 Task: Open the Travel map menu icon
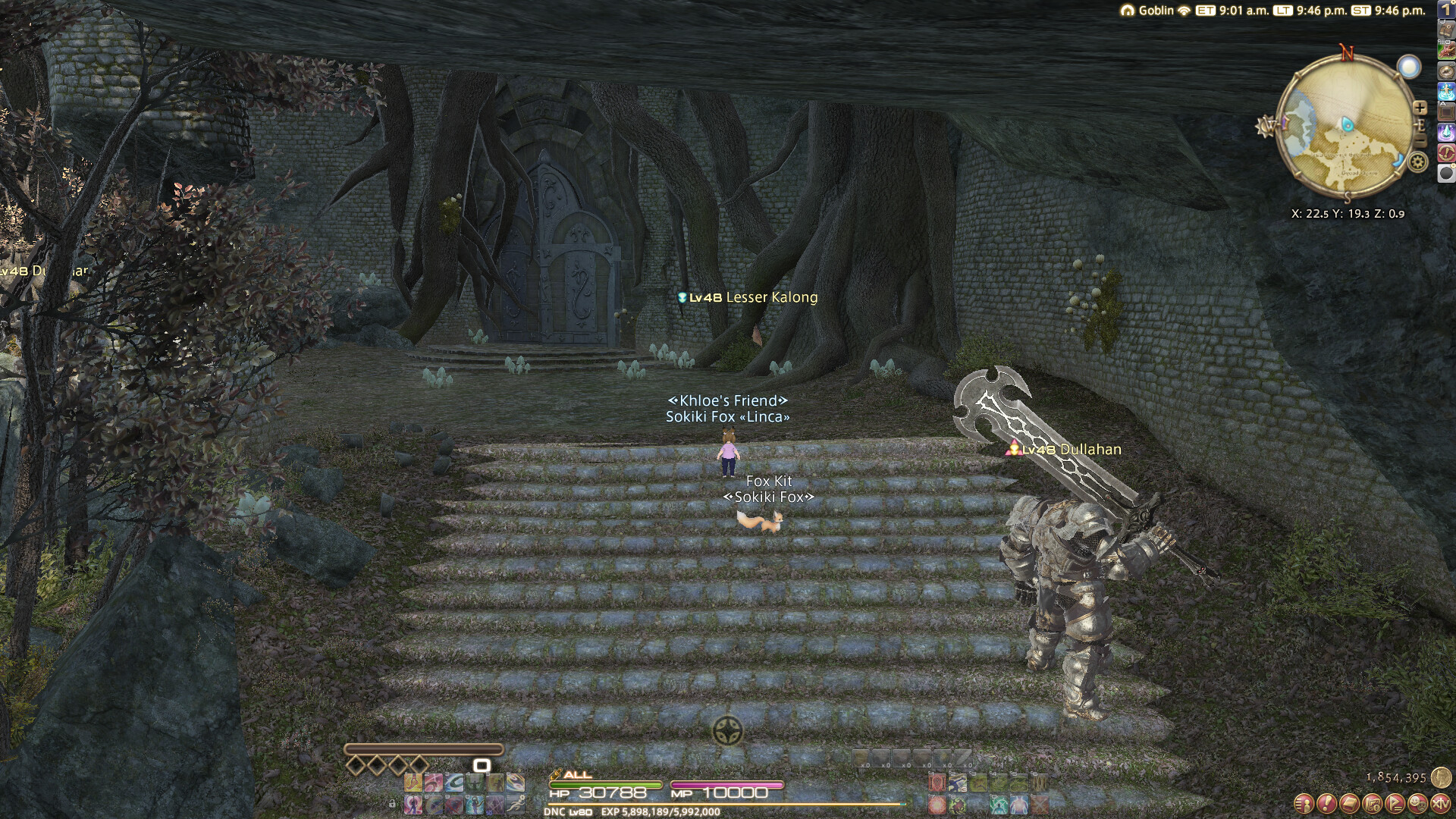[x=1372, y=803]
